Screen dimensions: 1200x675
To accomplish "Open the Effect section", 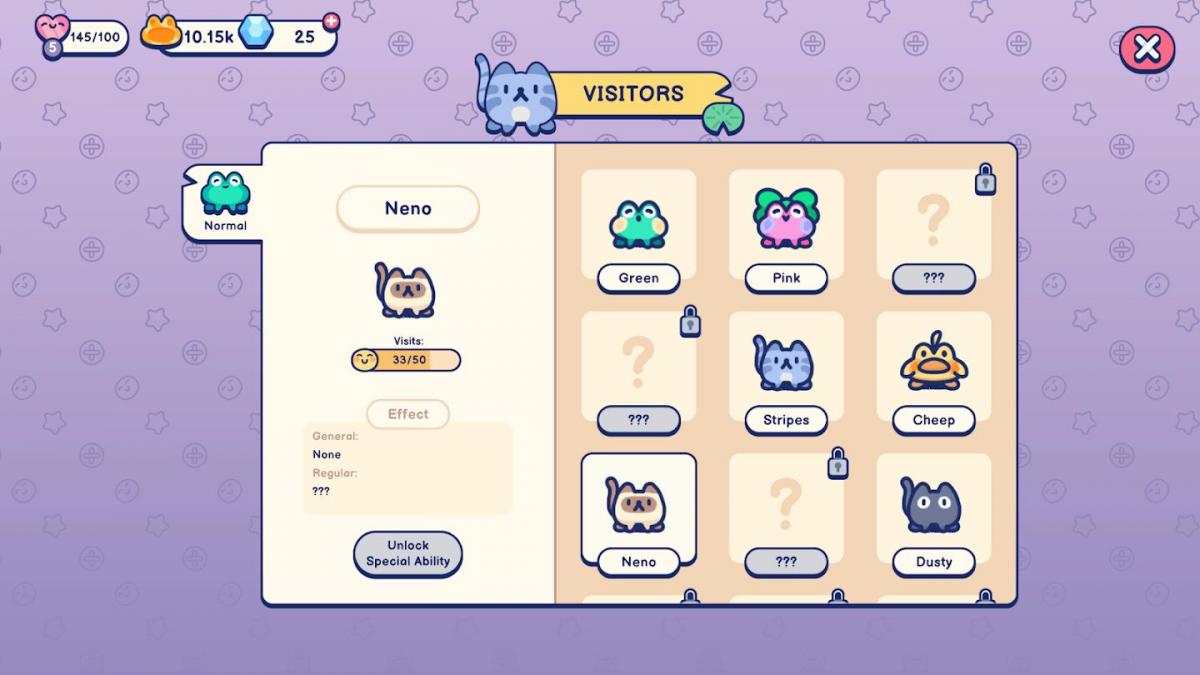I will pyautogui.click(x=408, y=414).
